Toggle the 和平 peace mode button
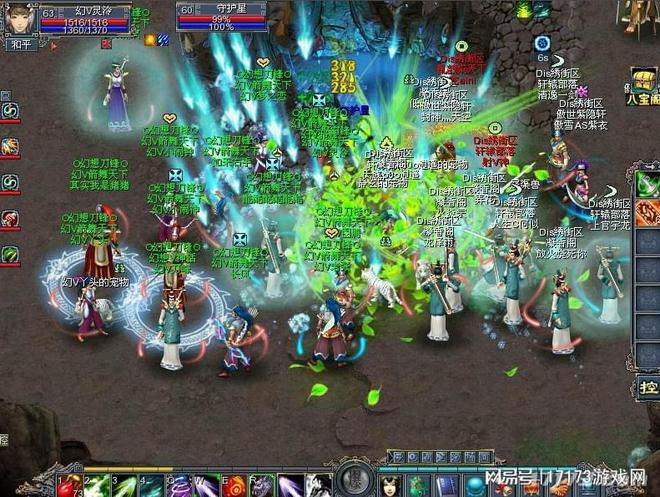660x497 pixels. (20, 44)
